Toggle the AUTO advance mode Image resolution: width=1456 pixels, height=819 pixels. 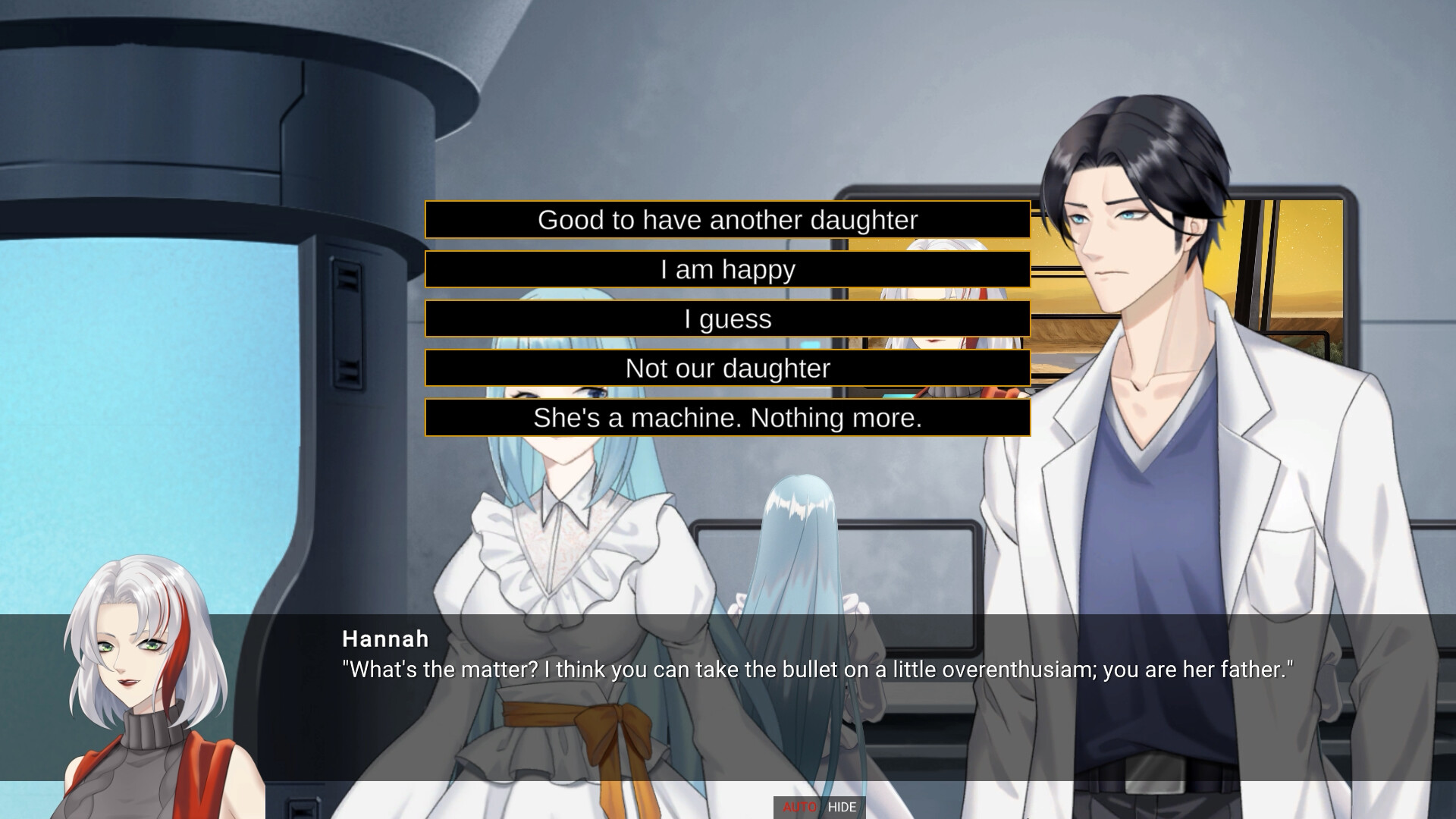pos(799,807)
